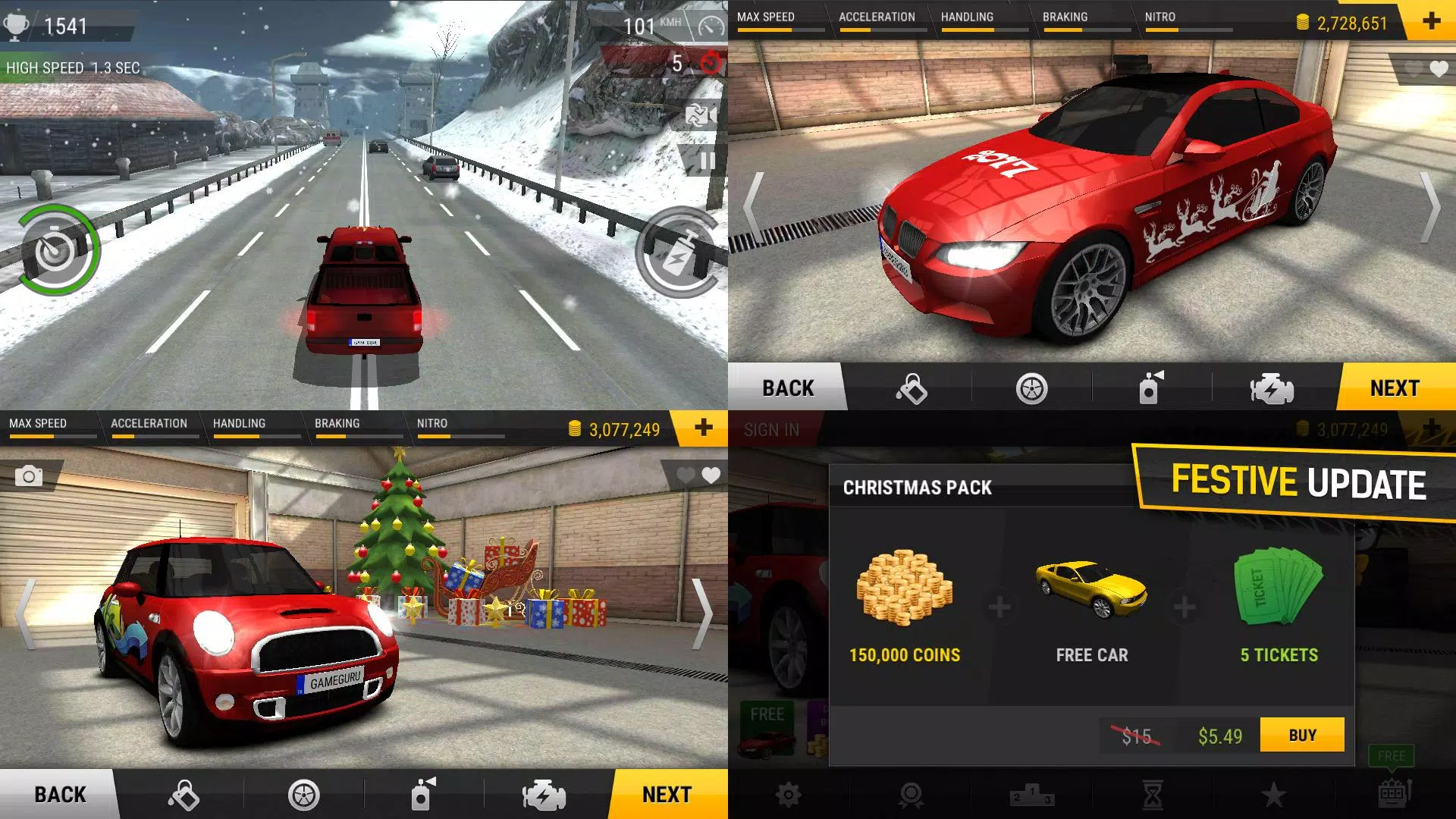Toggle the heart icon above the Mini
Screen dimensions: 1456x819
[709, 475]
